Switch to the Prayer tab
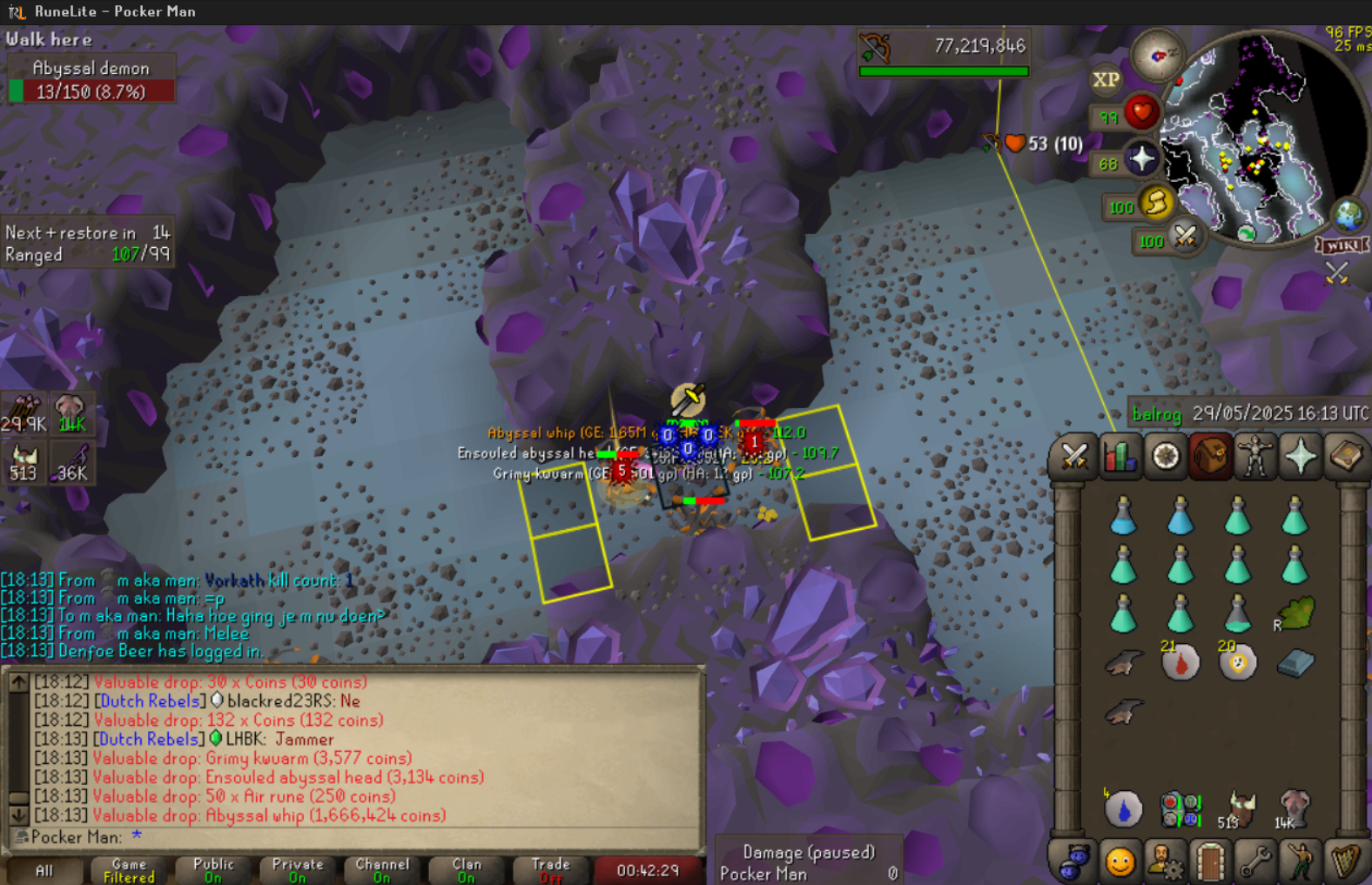Image resolution: width=1372 pixels, height=885 pixels. (x=1300, y=456)
